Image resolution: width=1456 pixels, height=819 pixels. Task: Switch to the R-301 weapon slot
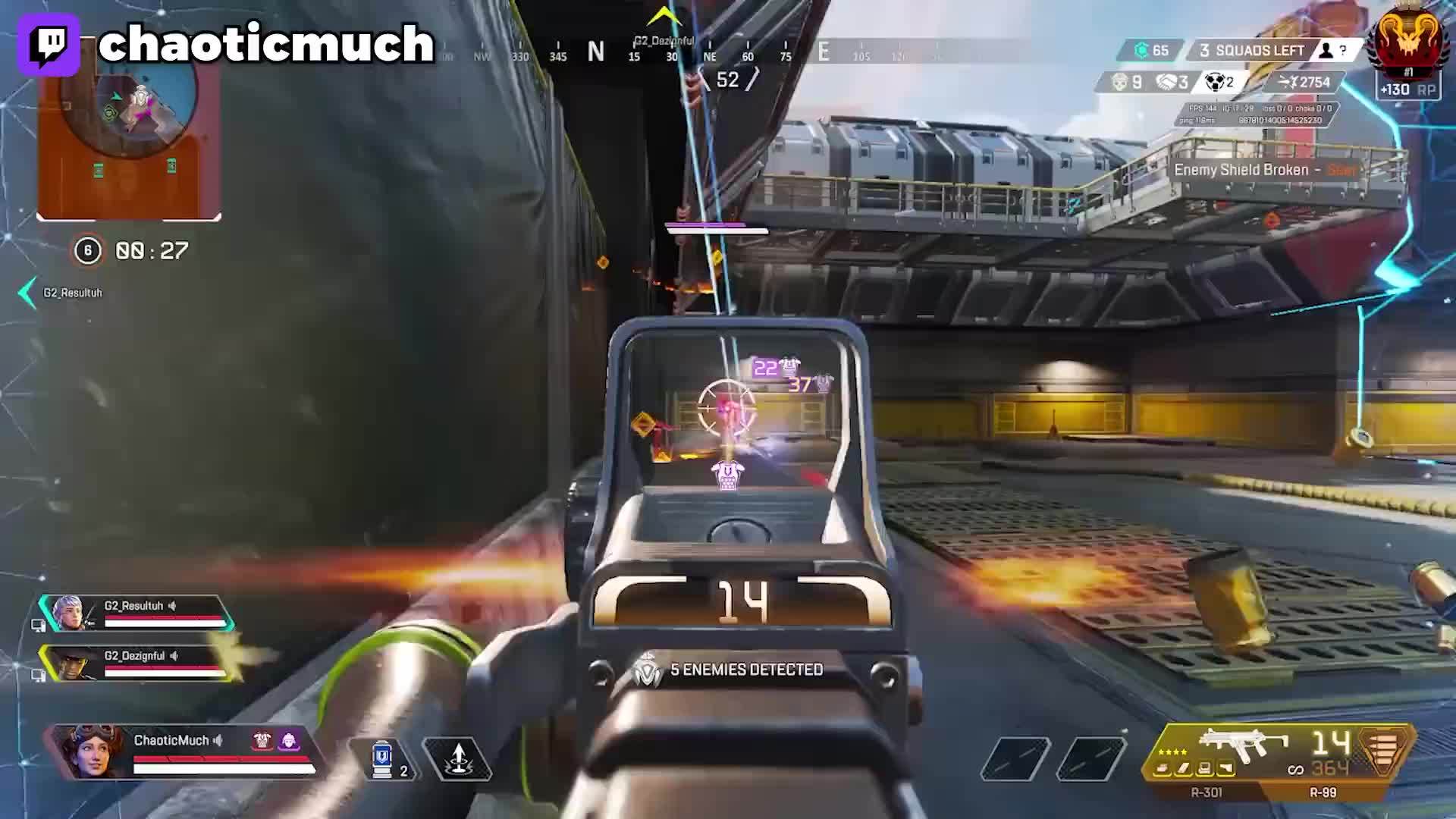click(x=1208, y=792)
